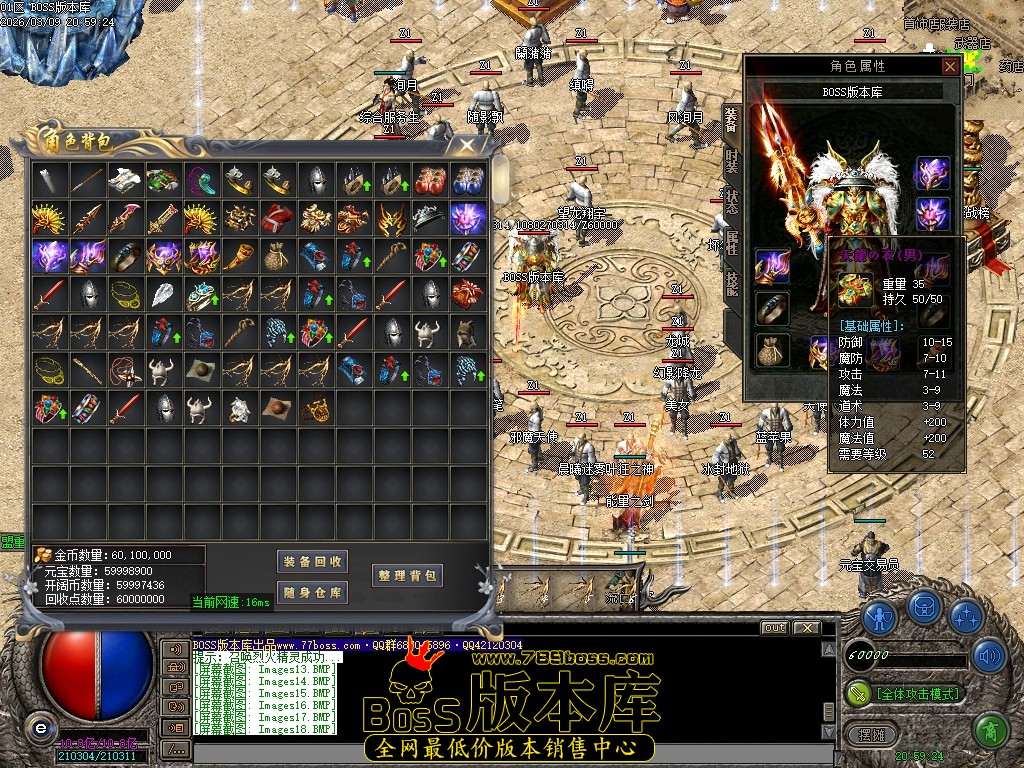
Task: Sort items with 整理背包 button
Action: tap(408, 575)
